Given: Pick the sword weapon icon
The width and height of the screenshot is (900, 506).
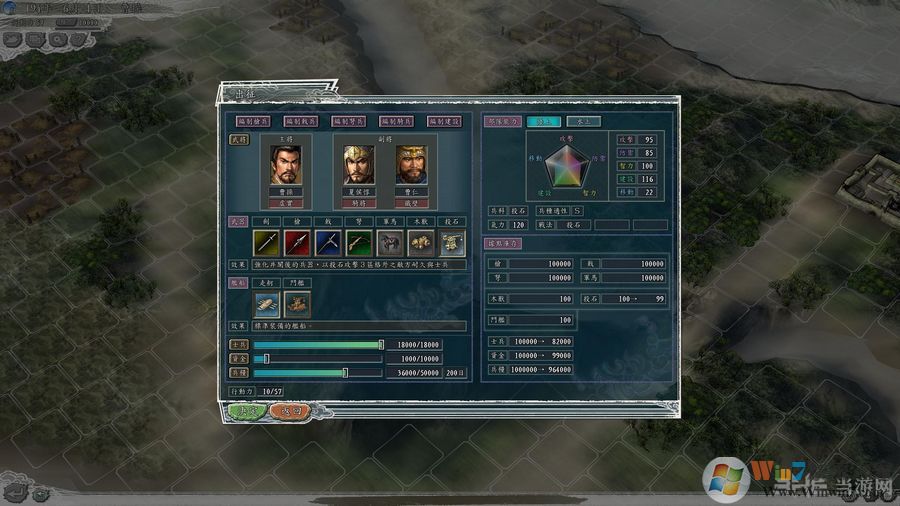Looking at the screenshot, I should pos(266,241).
